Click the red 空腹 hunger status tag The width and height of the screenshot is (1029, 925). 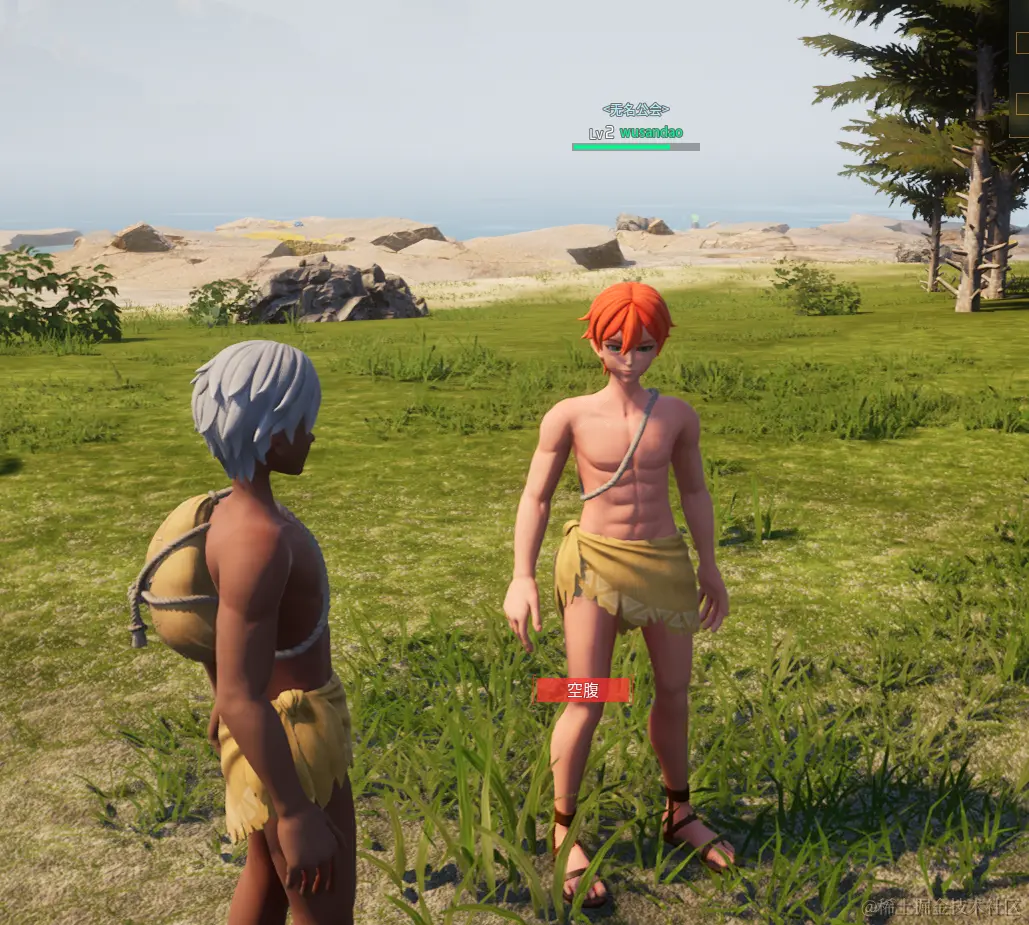(583, 690)
